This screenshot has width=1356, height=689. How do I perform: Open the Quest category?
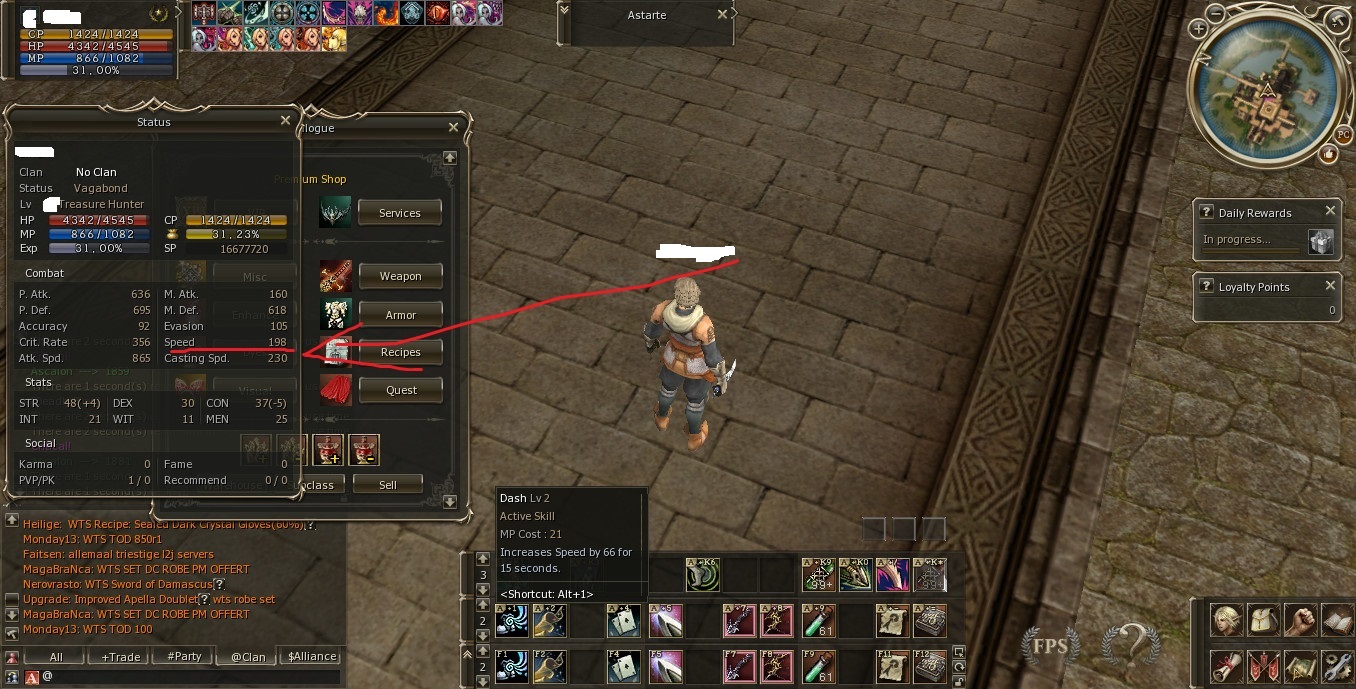pos(400,390)
